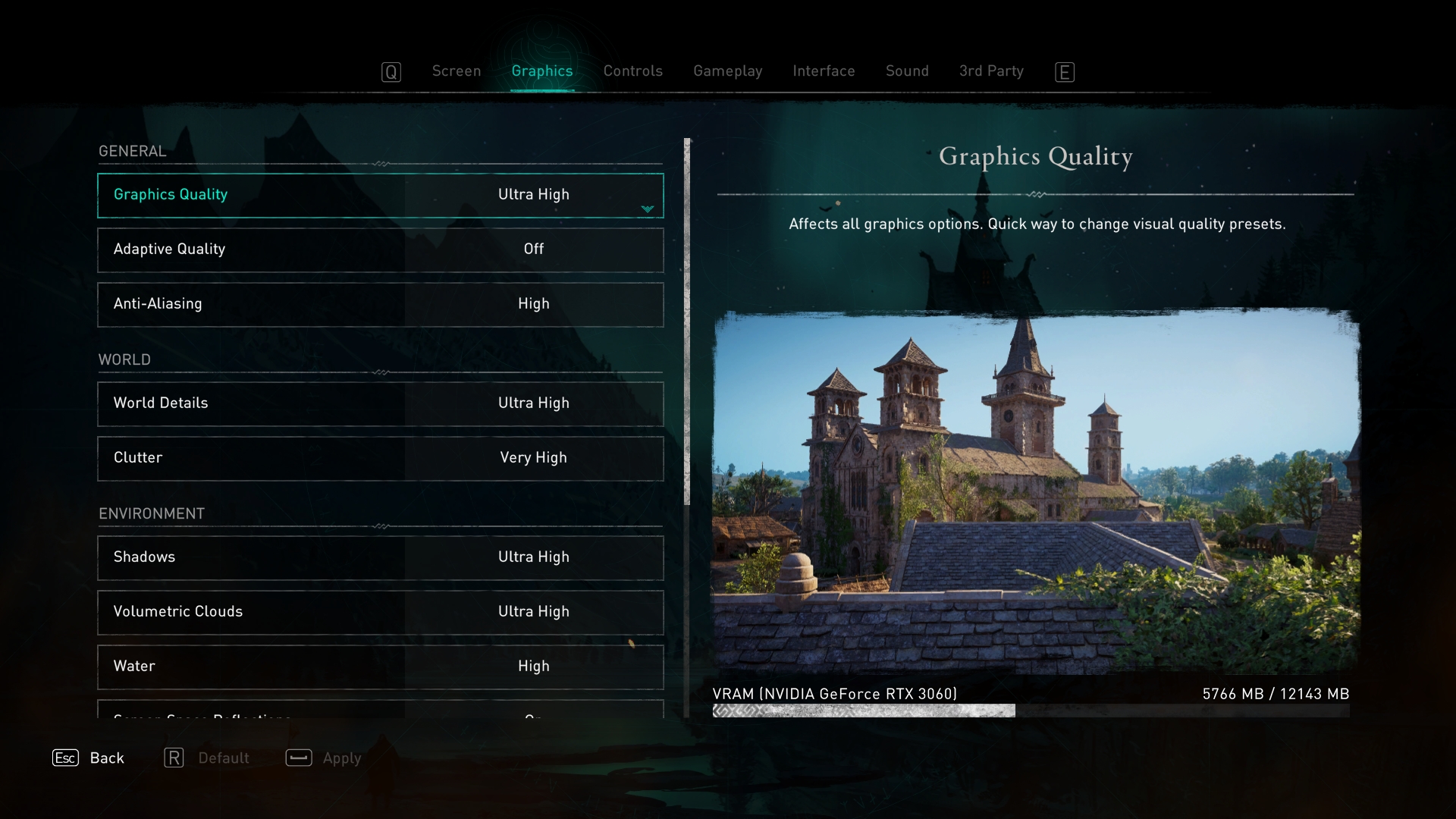Go back with the Back button
Viewport: 1456px width, 819px height.
[89, 758]
